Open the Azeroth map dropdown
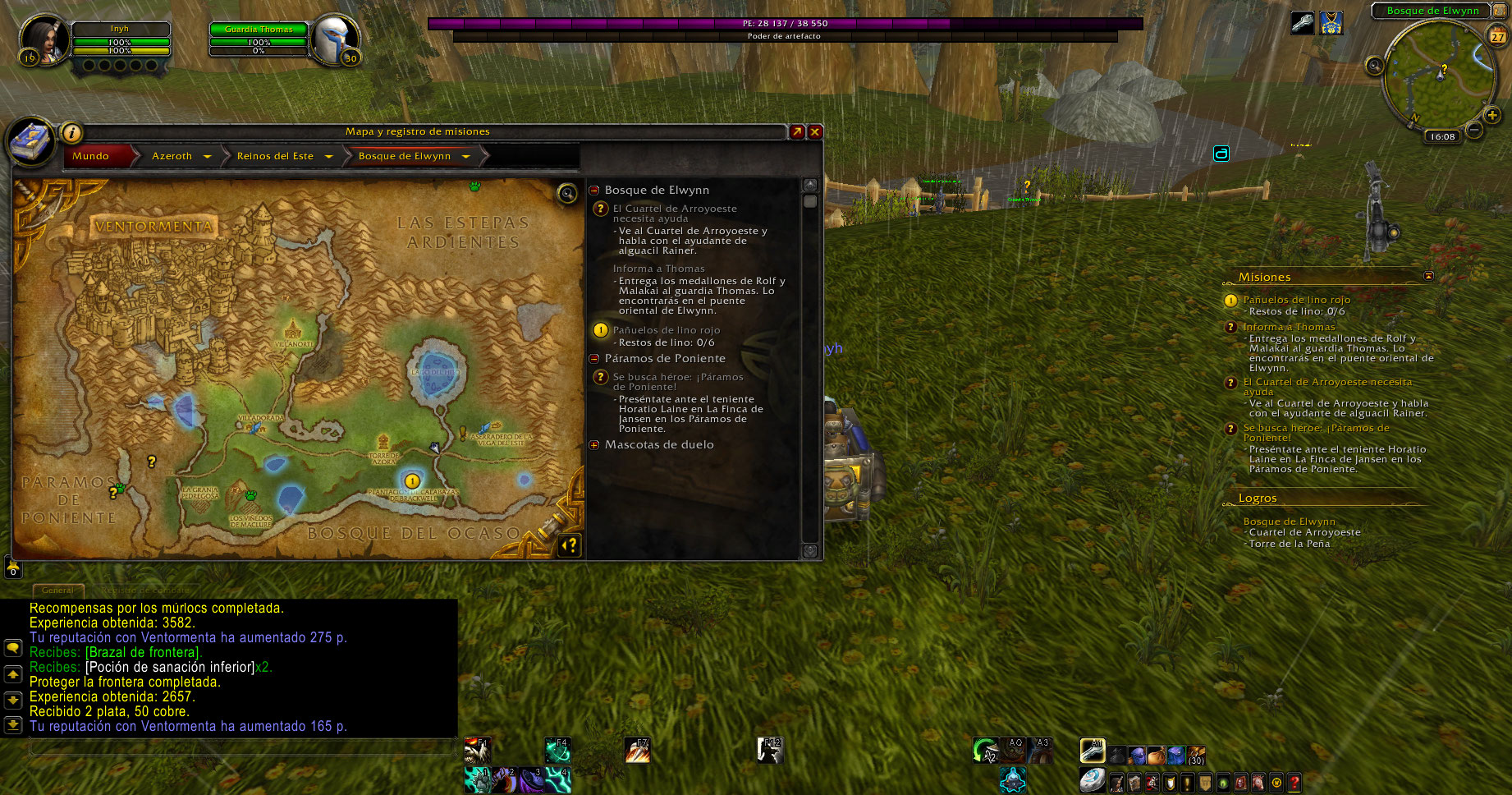The image size is (1512, 795). click(208, 156)
